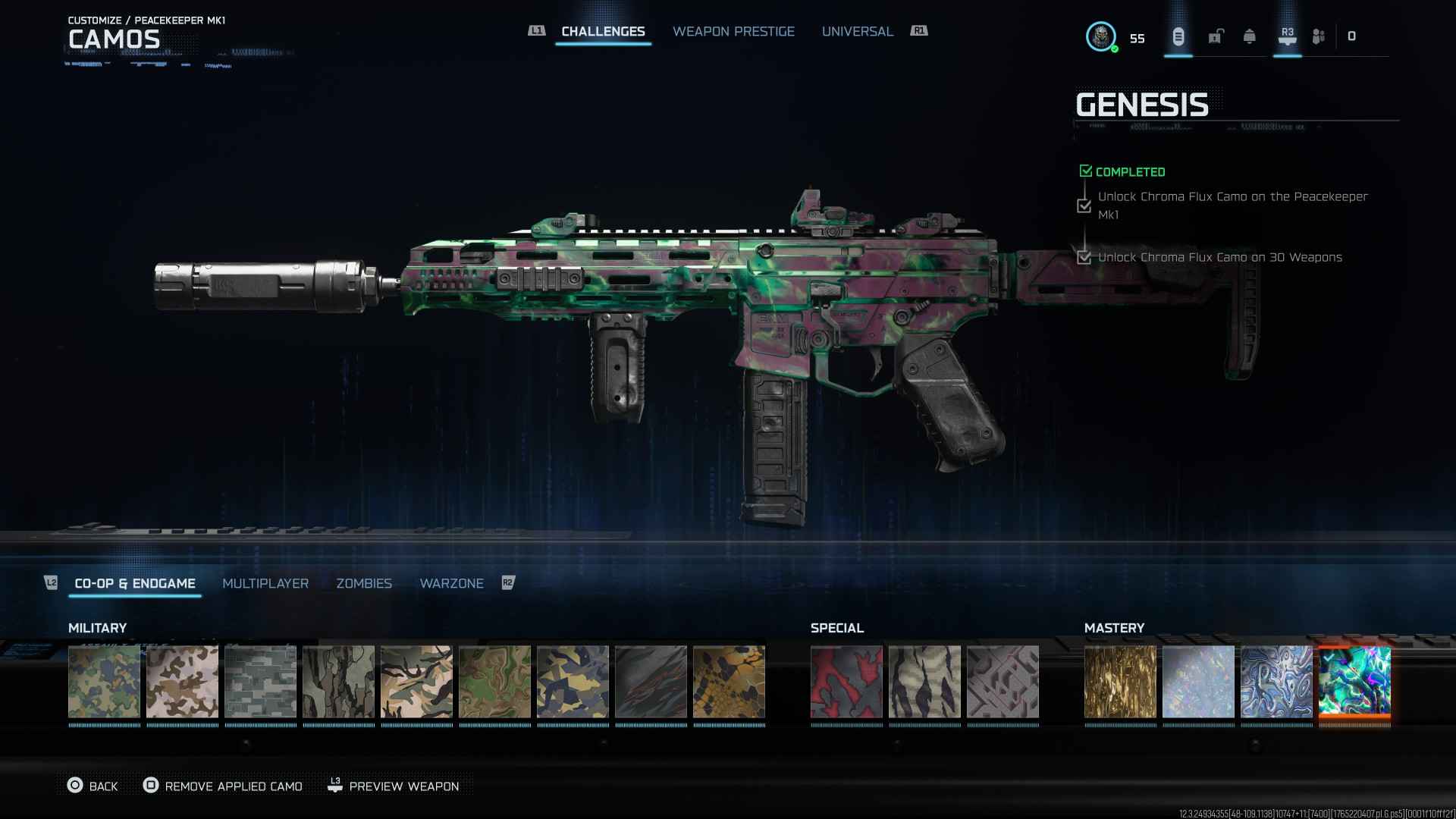Pick the dark grey red-scratched Military camo
This screenshot has width=1456, height=819.
click(x=651, y=681)
